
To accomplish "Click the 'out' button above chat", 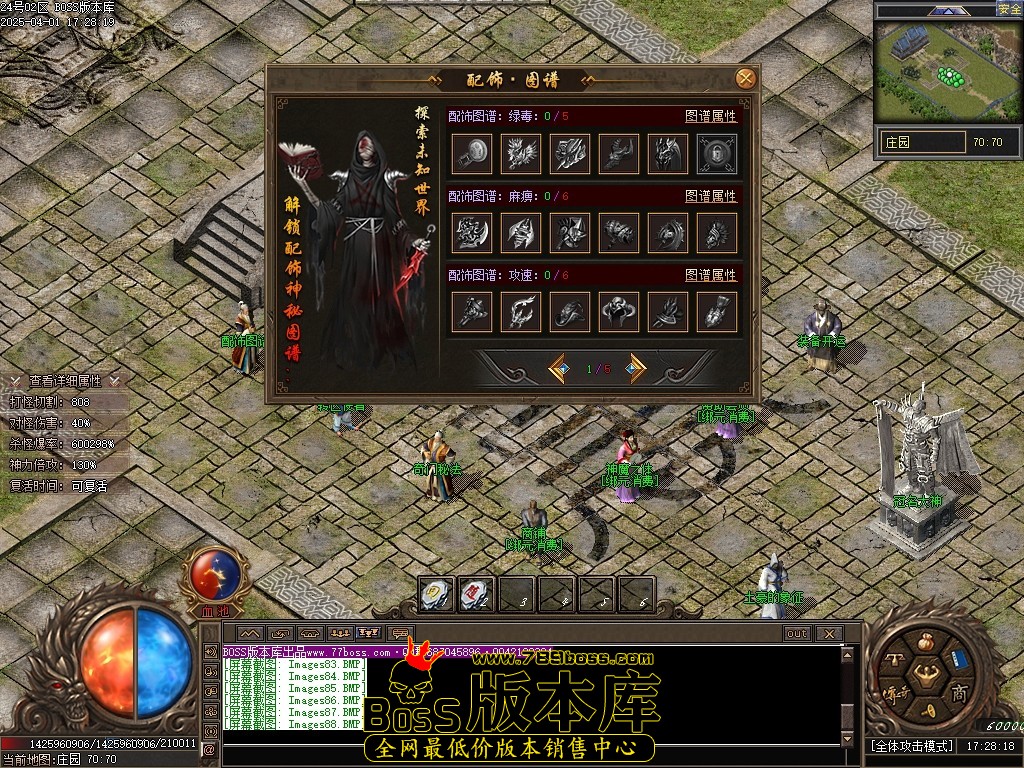I will tap(797, 634).
